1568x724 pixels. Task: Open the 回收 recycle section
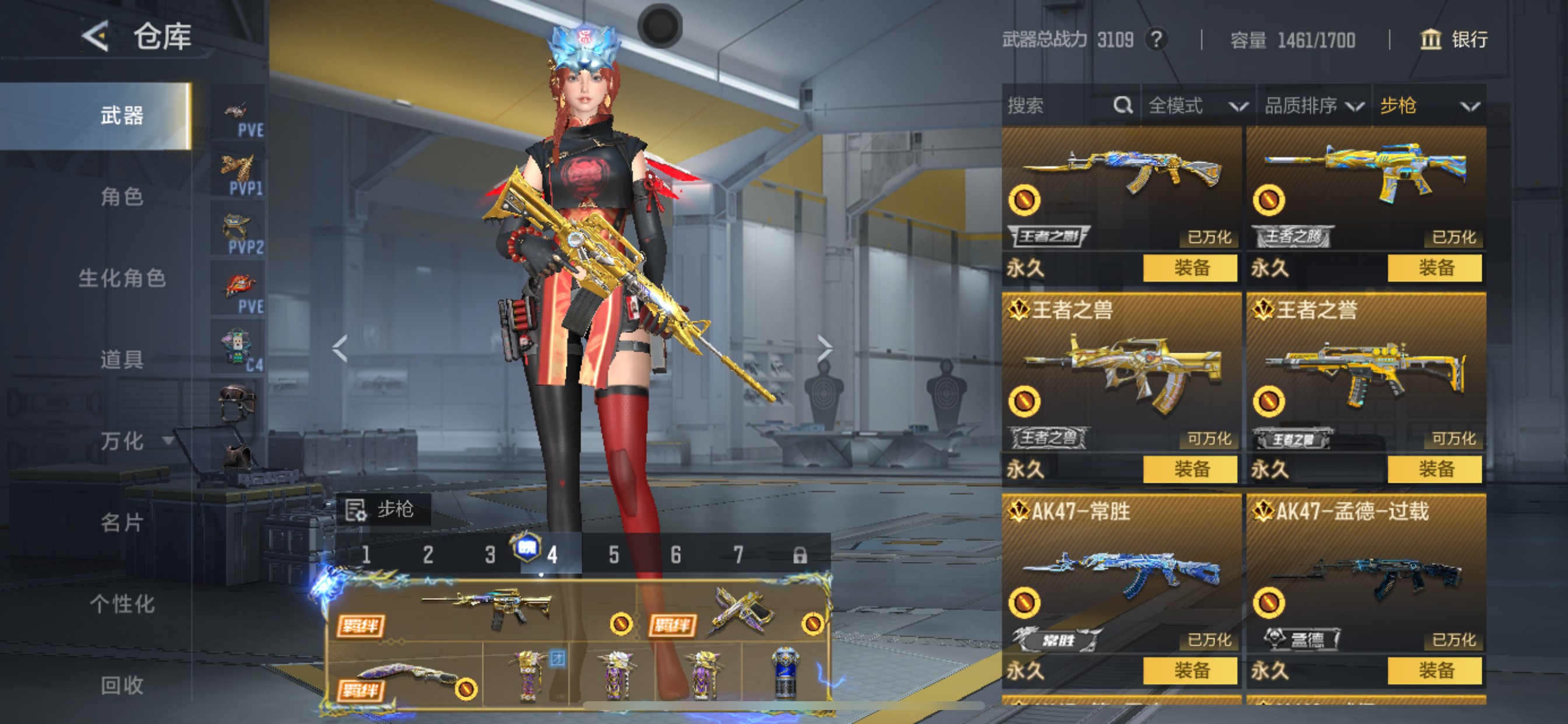point(122,685)
